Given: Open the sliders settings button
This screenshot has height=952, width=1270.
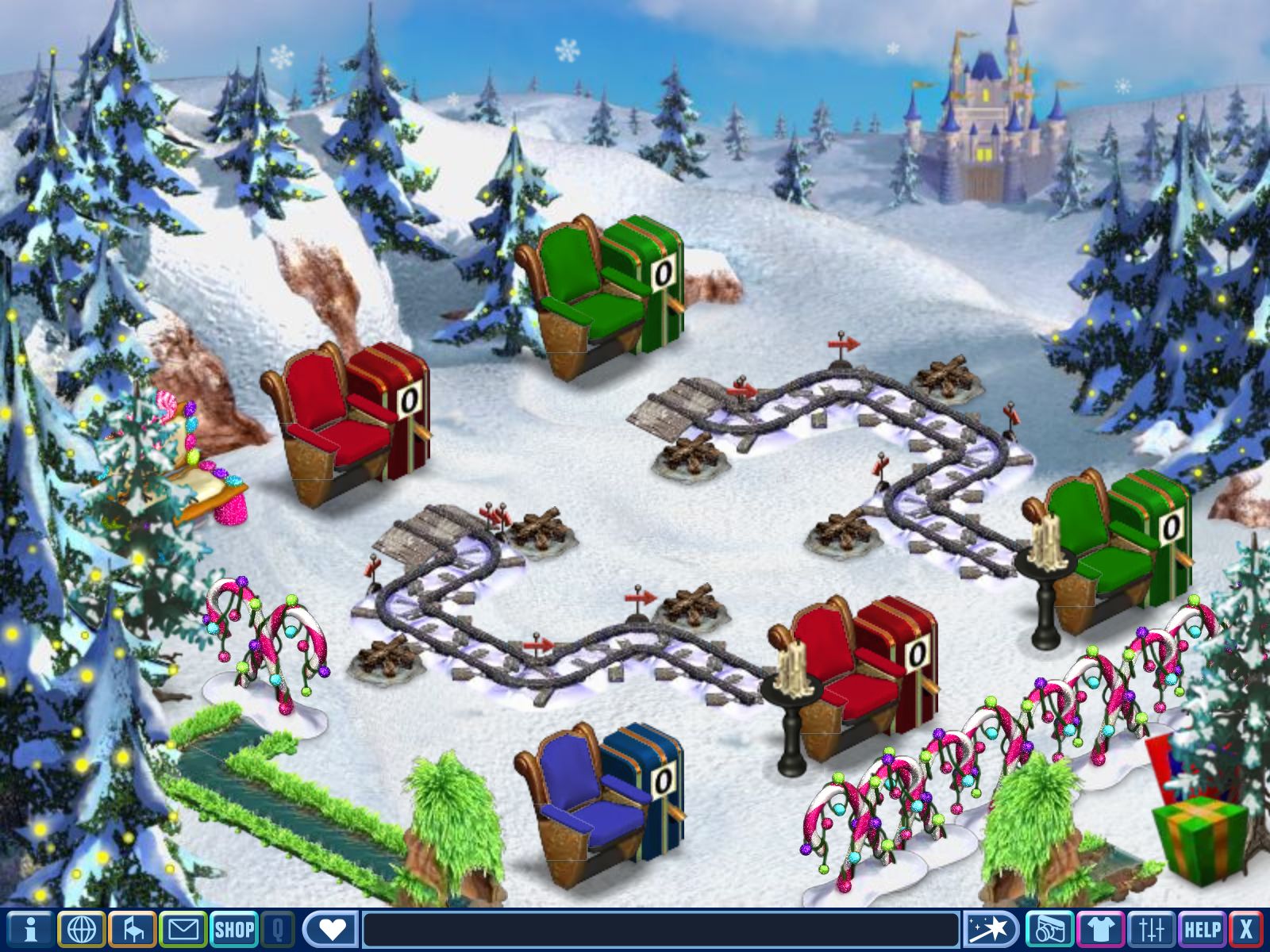Looking at the screenshot, I should pyautogui.click(x=1151, y=929).
